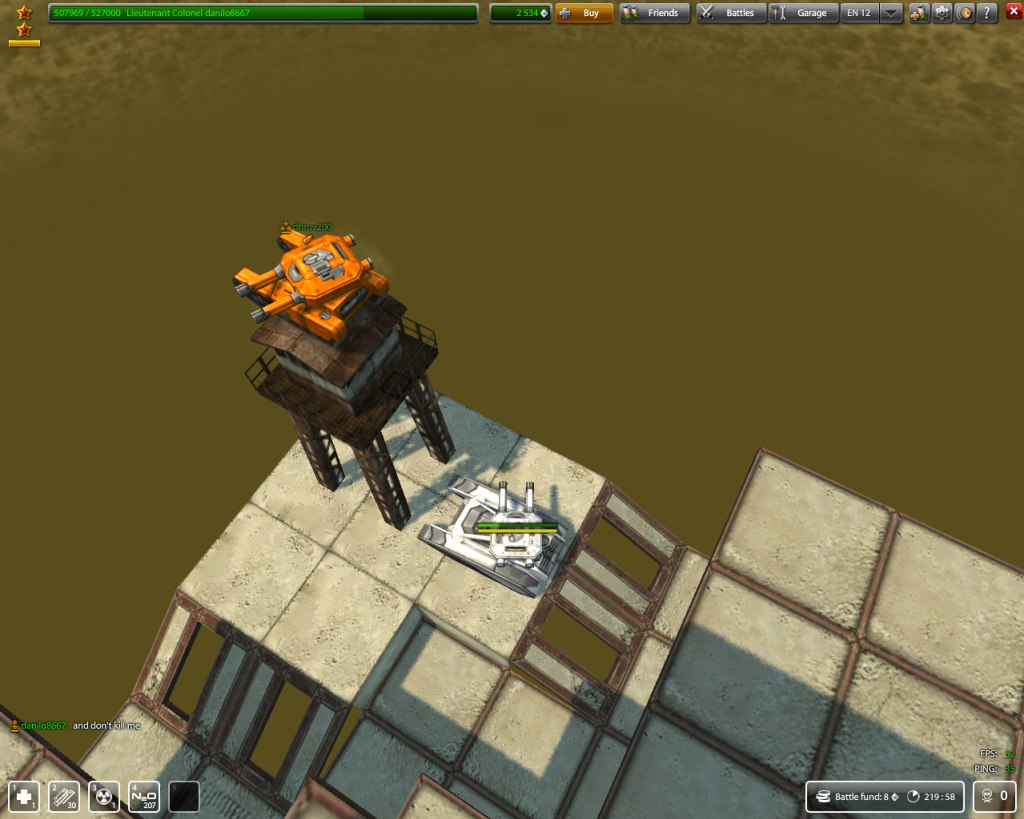1024x819 pixels.
Task: Go to the Battles list
Action: pyautogui.click(x=731, y=13)
